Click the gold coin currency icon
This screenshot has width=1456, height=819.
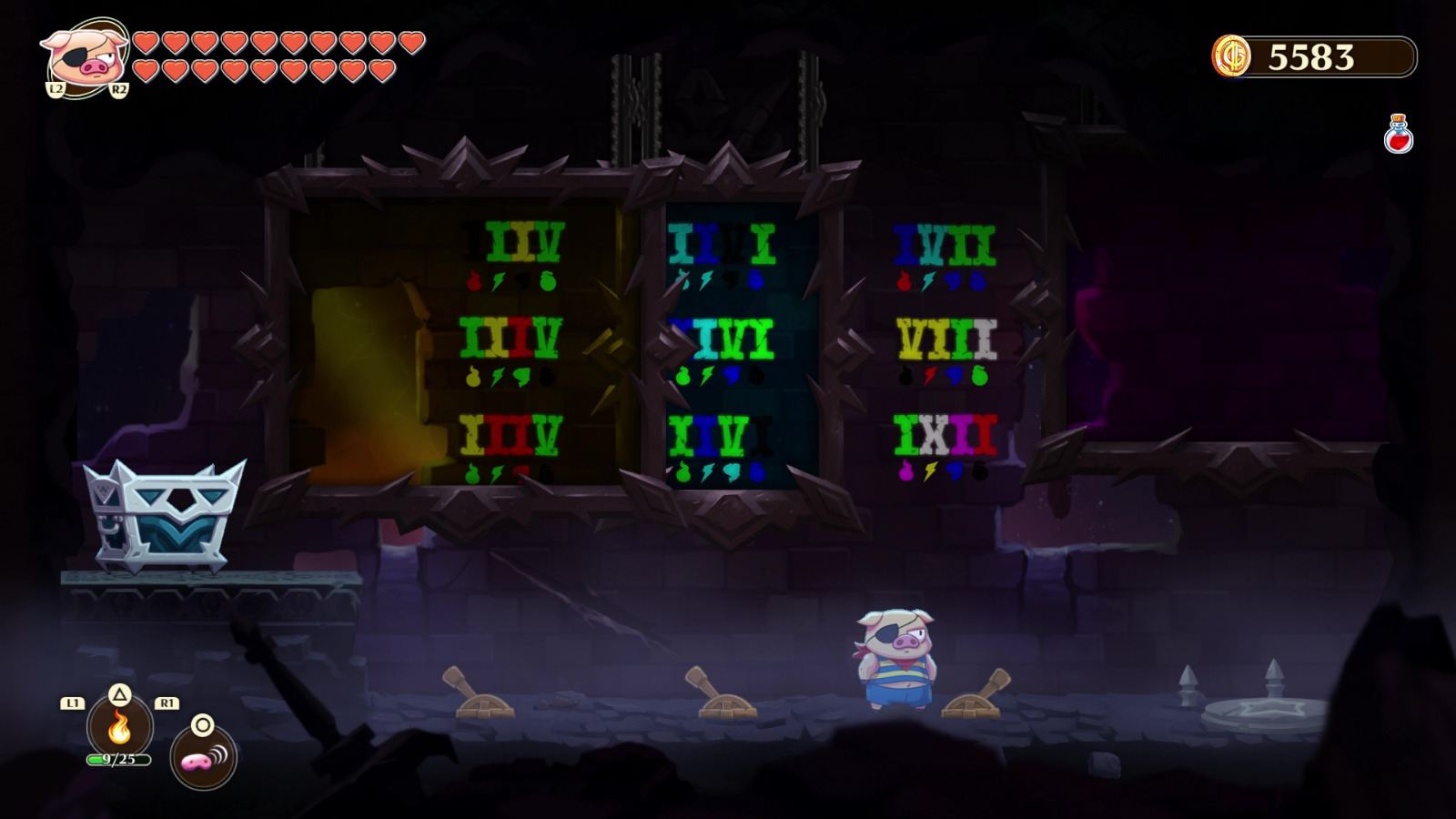(x=1233, y=56)
